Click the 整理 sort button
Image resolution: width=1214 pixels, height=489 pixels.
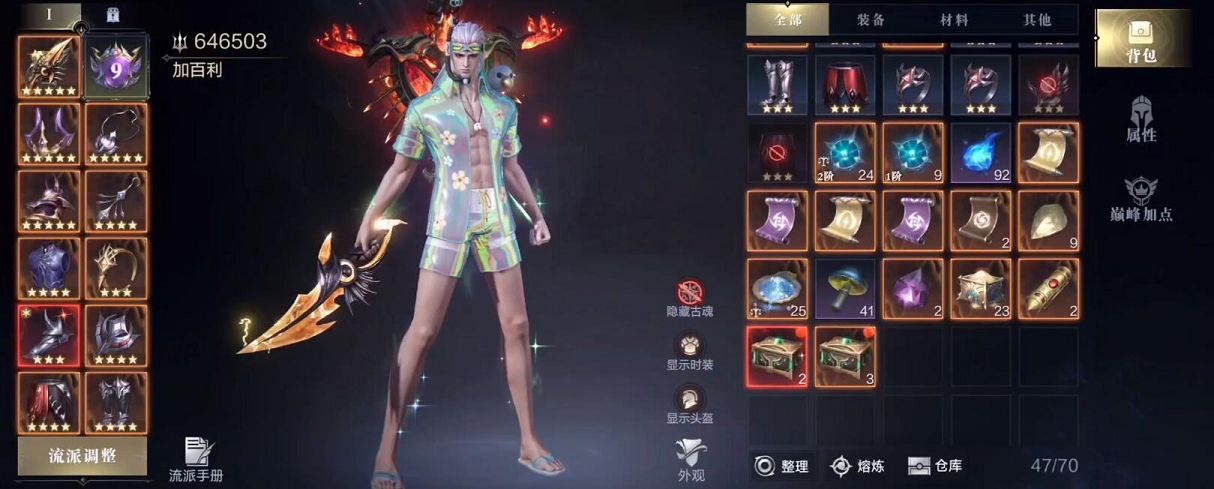tap(781, 466)
